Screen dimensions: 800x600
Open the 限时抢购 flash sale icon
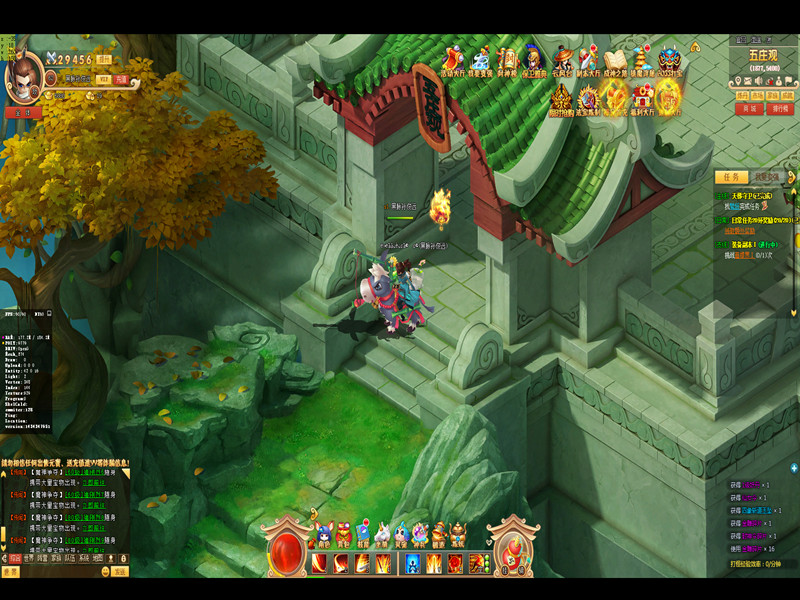[x=560, y=101]
